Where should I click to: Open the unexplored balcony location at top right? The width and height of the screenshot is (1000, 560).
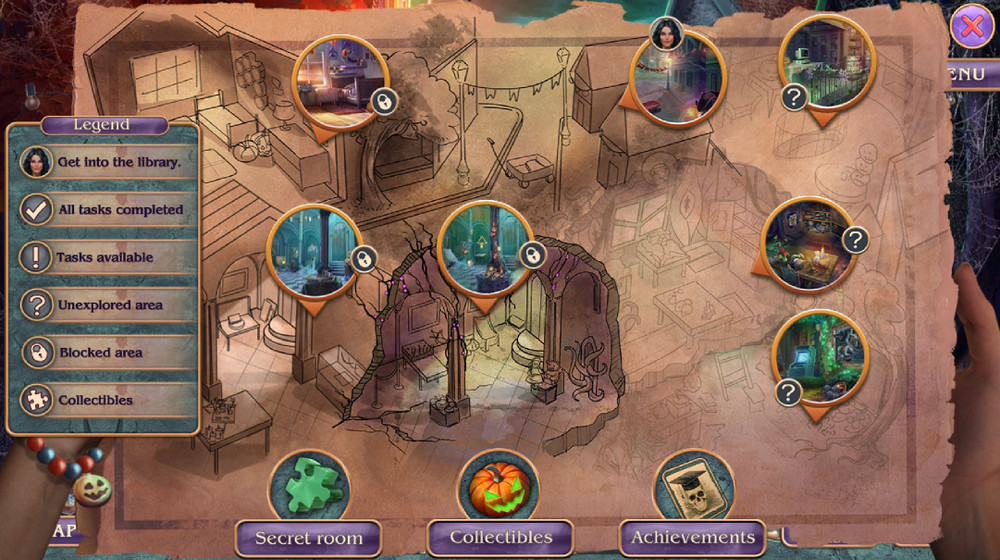pyautogui.click(x=826, y=64)
